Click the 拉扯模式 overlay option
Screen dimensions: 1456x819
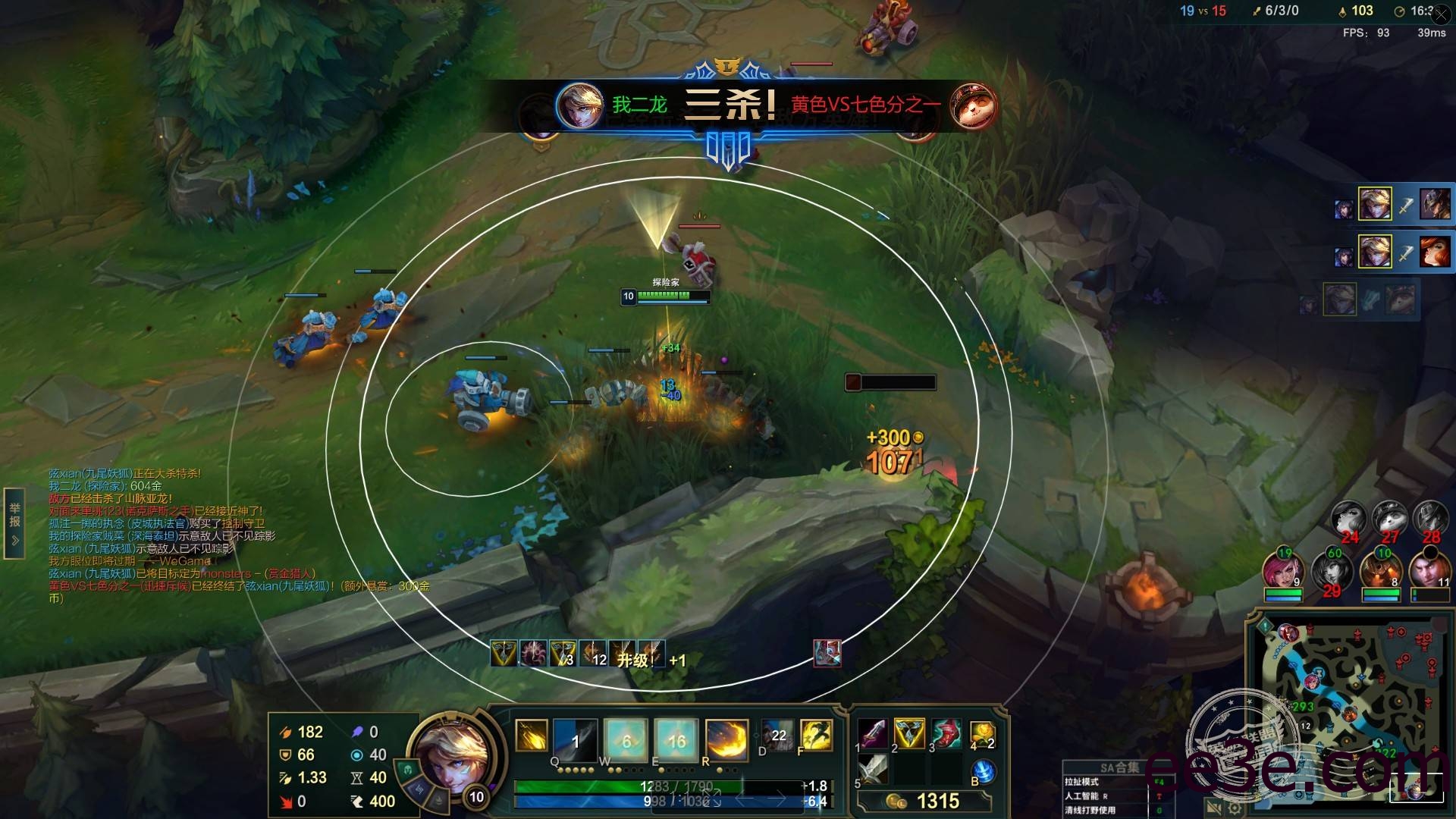[x=1081, y=782]
